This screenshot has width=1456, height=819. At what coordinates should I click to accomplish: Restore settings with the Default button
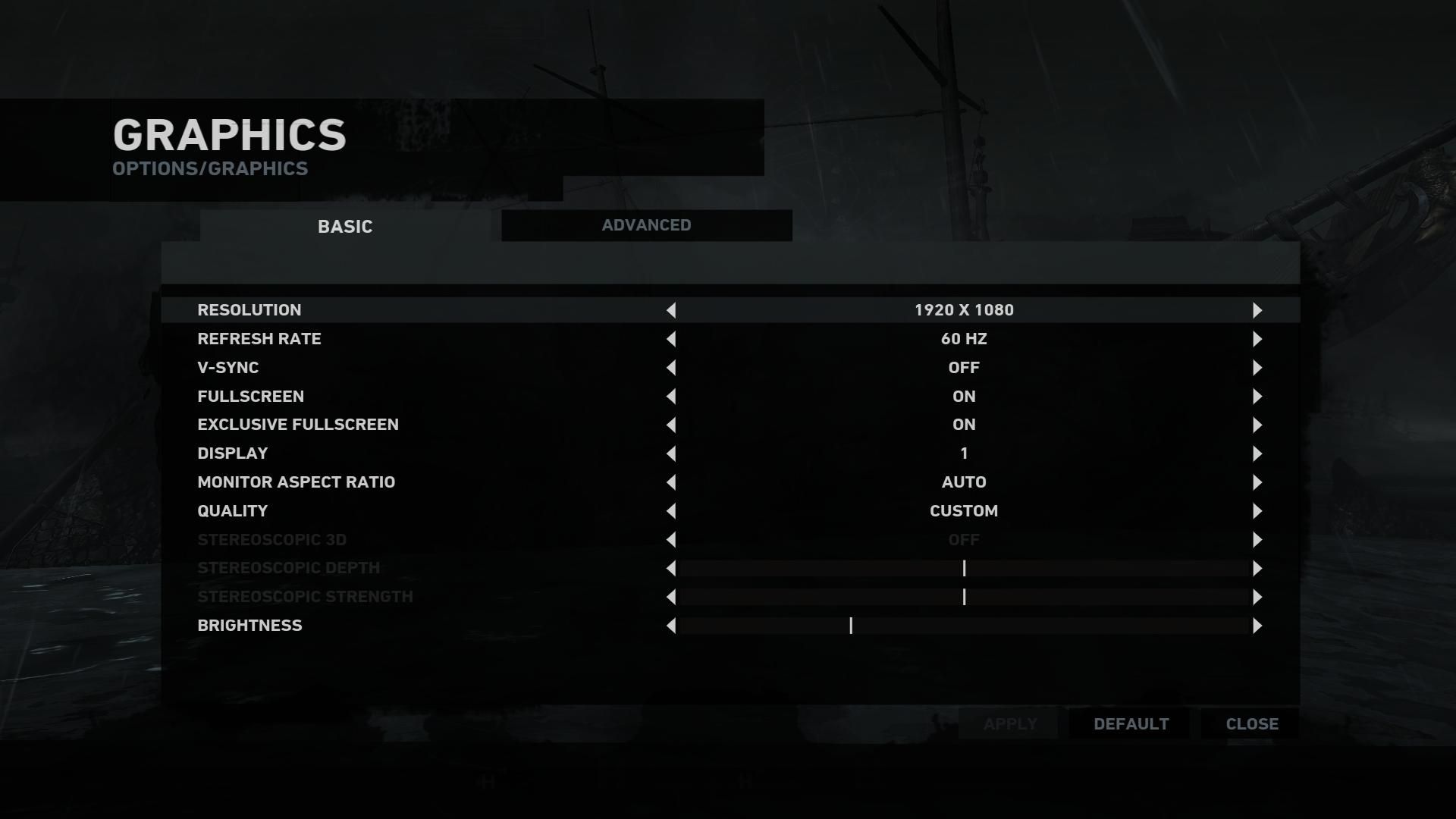click(x=1131, y=724)
